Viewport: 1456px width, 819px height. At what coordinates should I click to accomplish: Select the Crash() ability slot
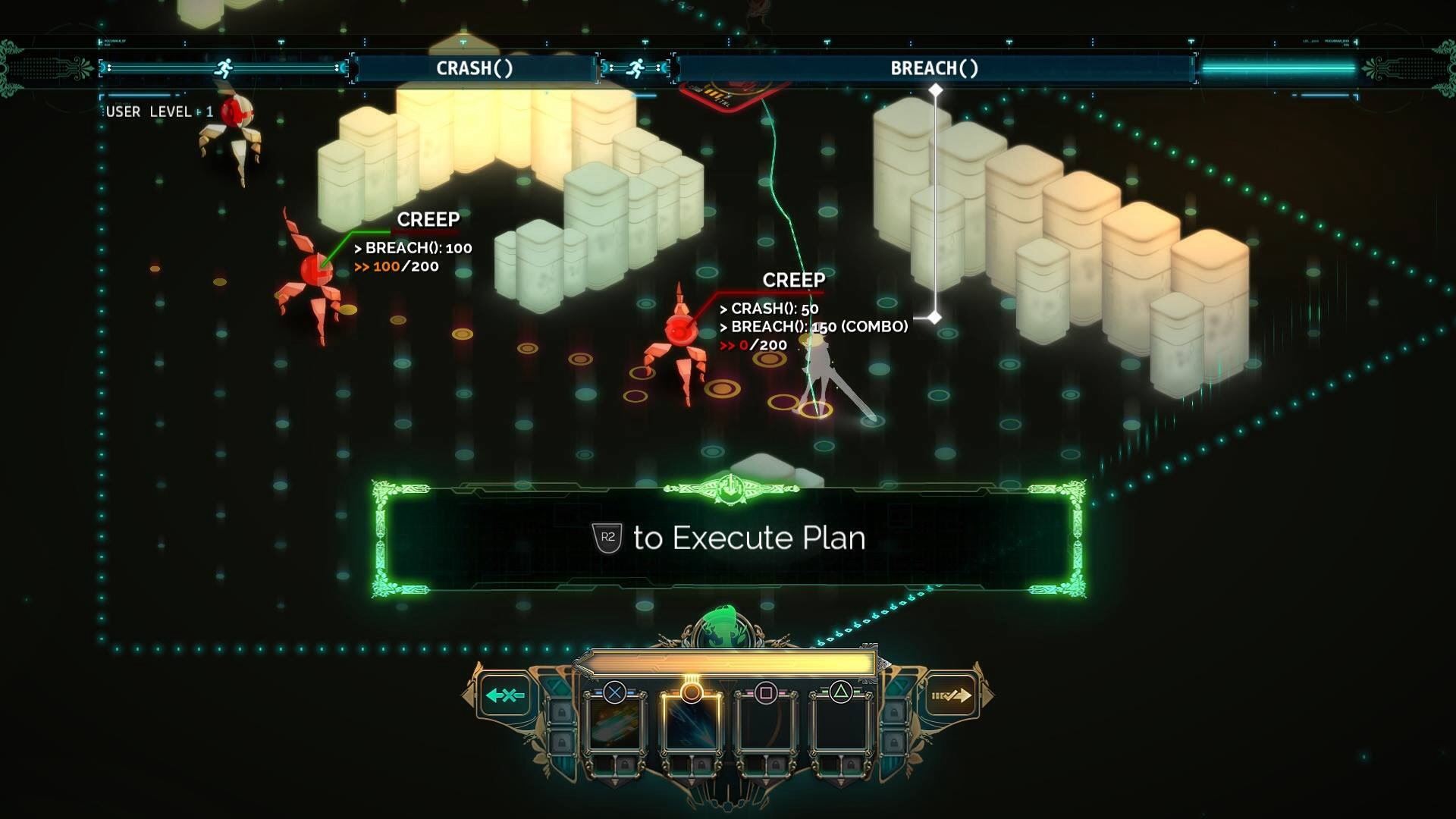[x=615, y=724]
